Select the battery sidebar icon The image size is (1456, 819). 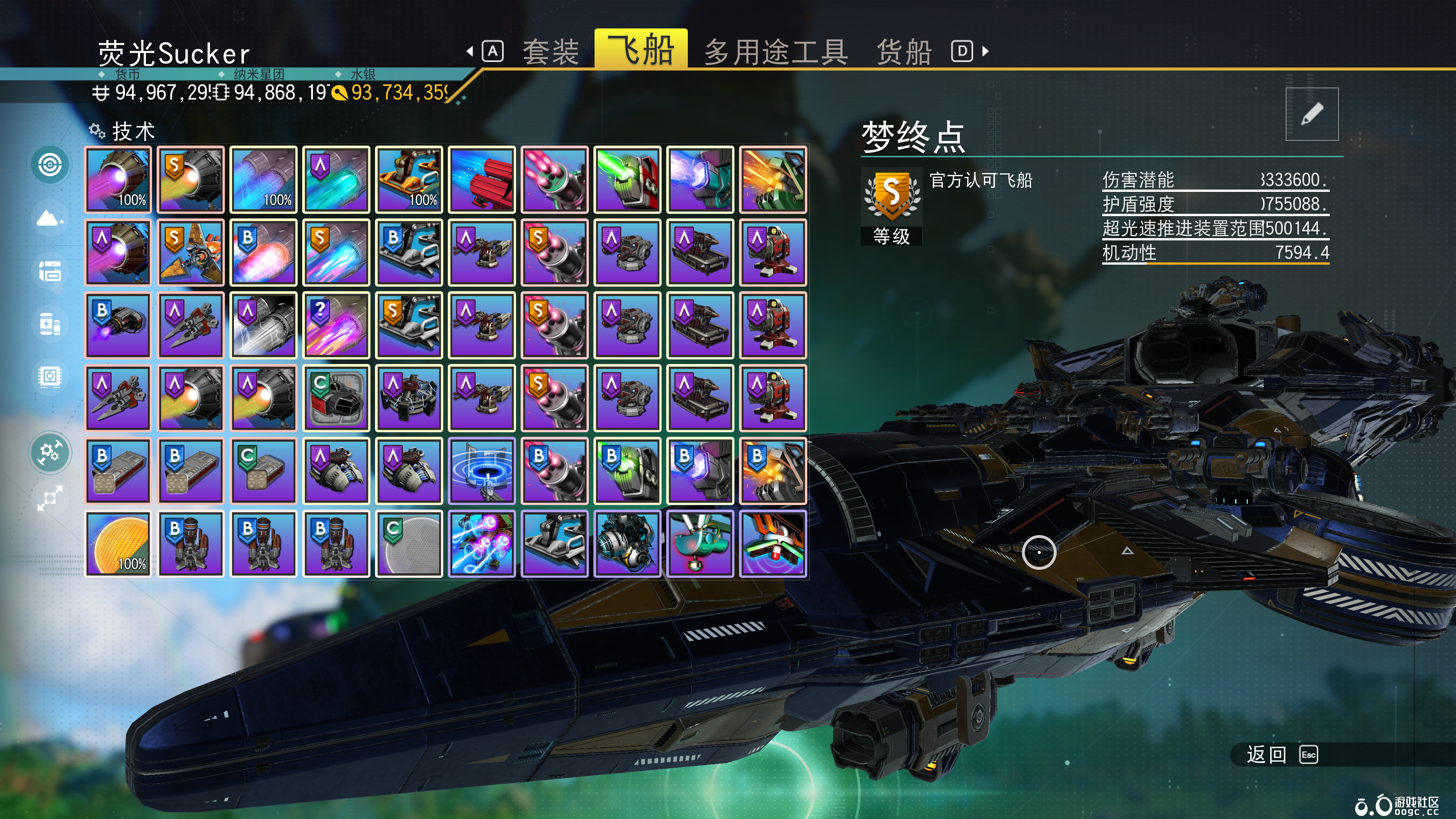click(50, 324)
